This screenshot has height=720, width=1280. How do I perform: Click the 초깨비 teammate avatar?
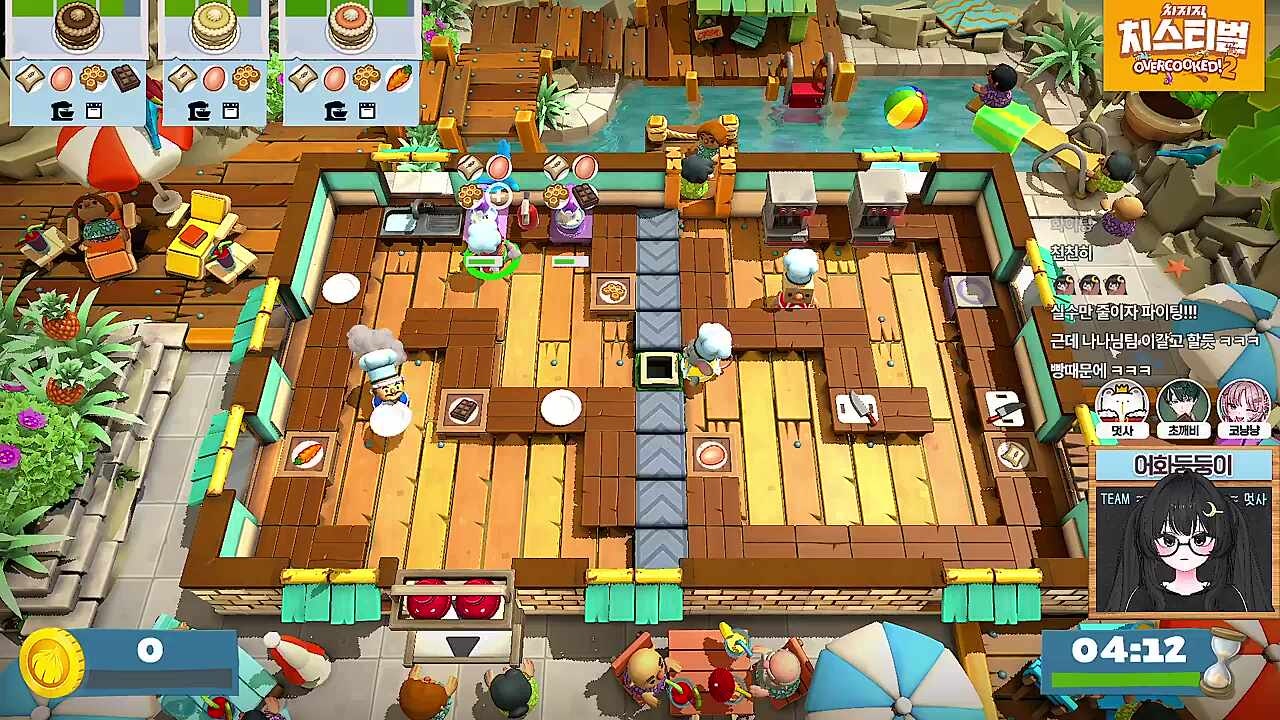tap(1183, 404)
